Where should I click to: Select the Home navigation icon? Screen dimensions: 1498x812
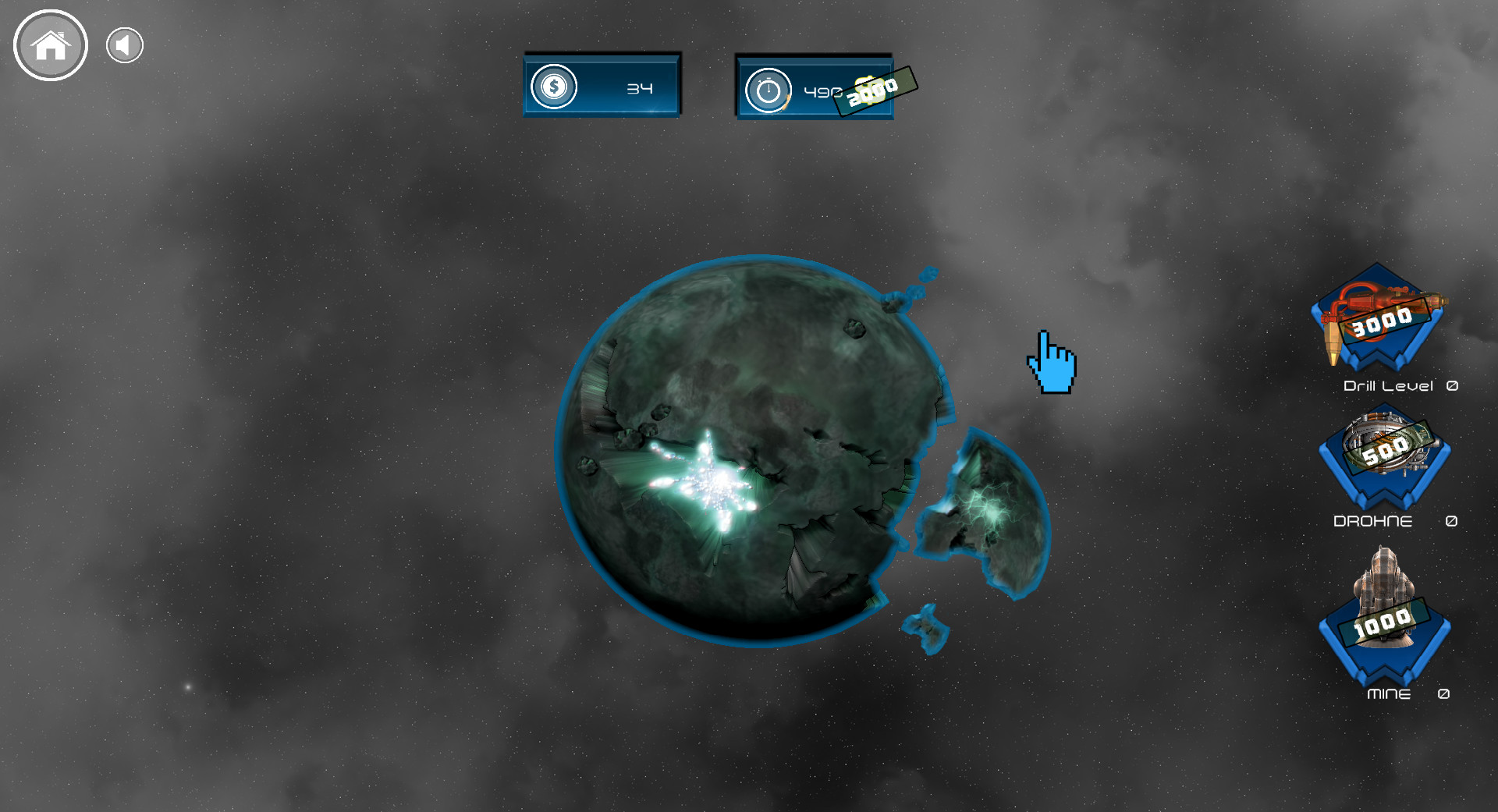pyautogui.click(x=50, y=45)
